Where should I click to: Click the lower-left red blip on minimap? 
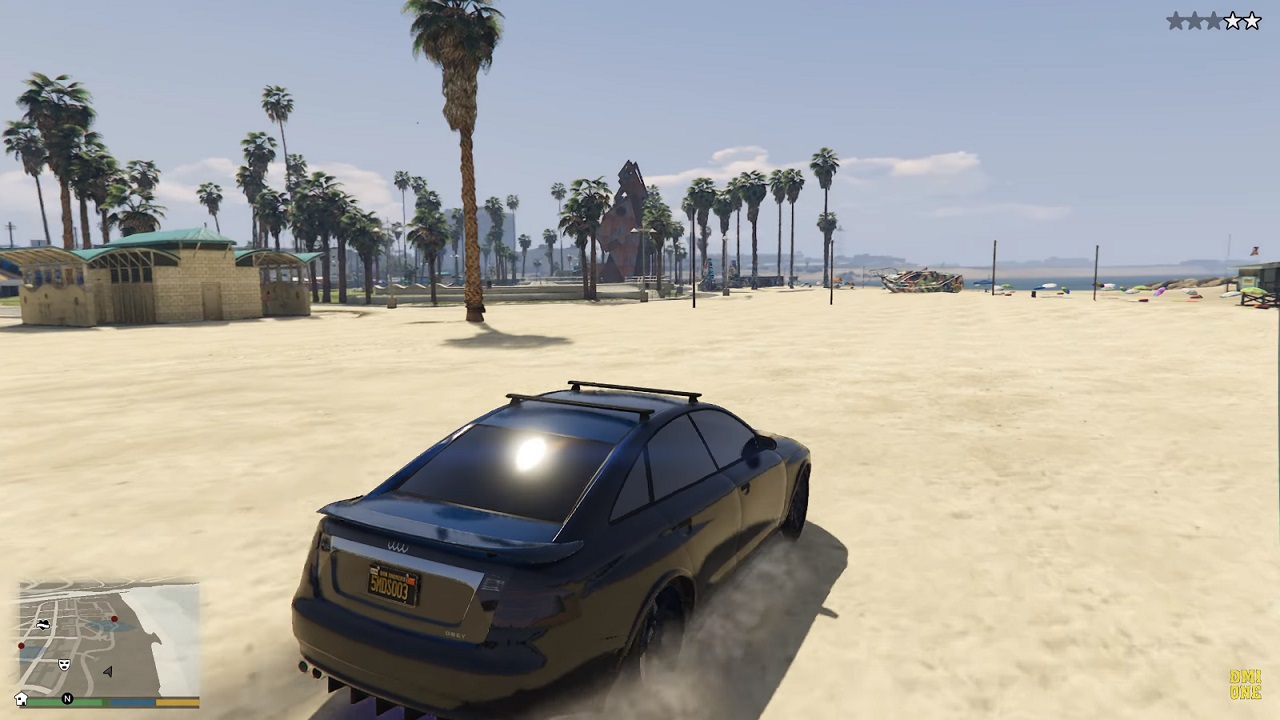[21, 645]
